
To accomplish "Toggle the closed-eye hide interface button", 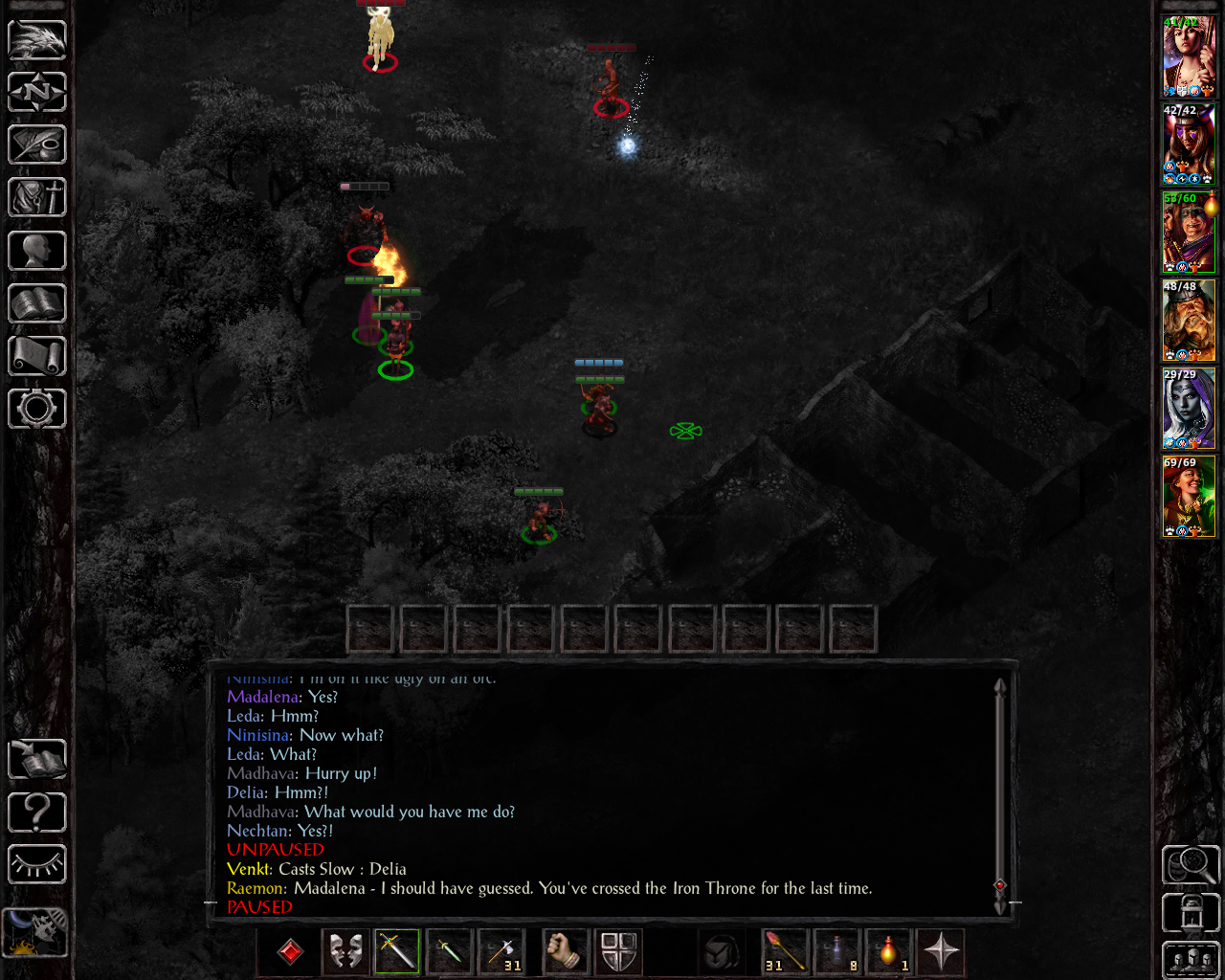I will [37, 864].
